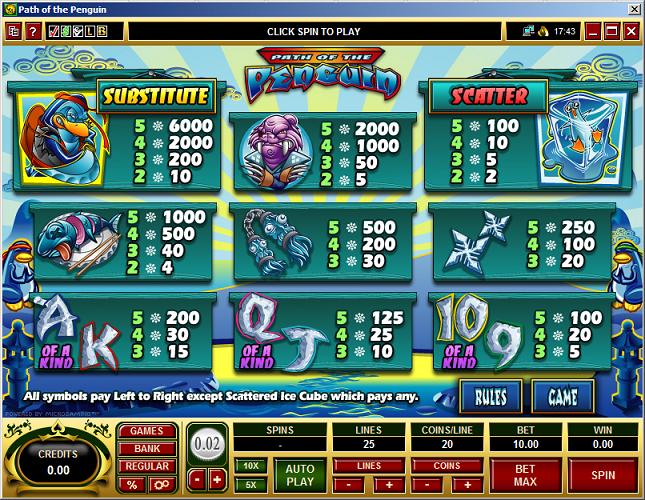This screenshot has height=500, width=645.
Task: Open help with the question mark icon
Action: (31, 31)
